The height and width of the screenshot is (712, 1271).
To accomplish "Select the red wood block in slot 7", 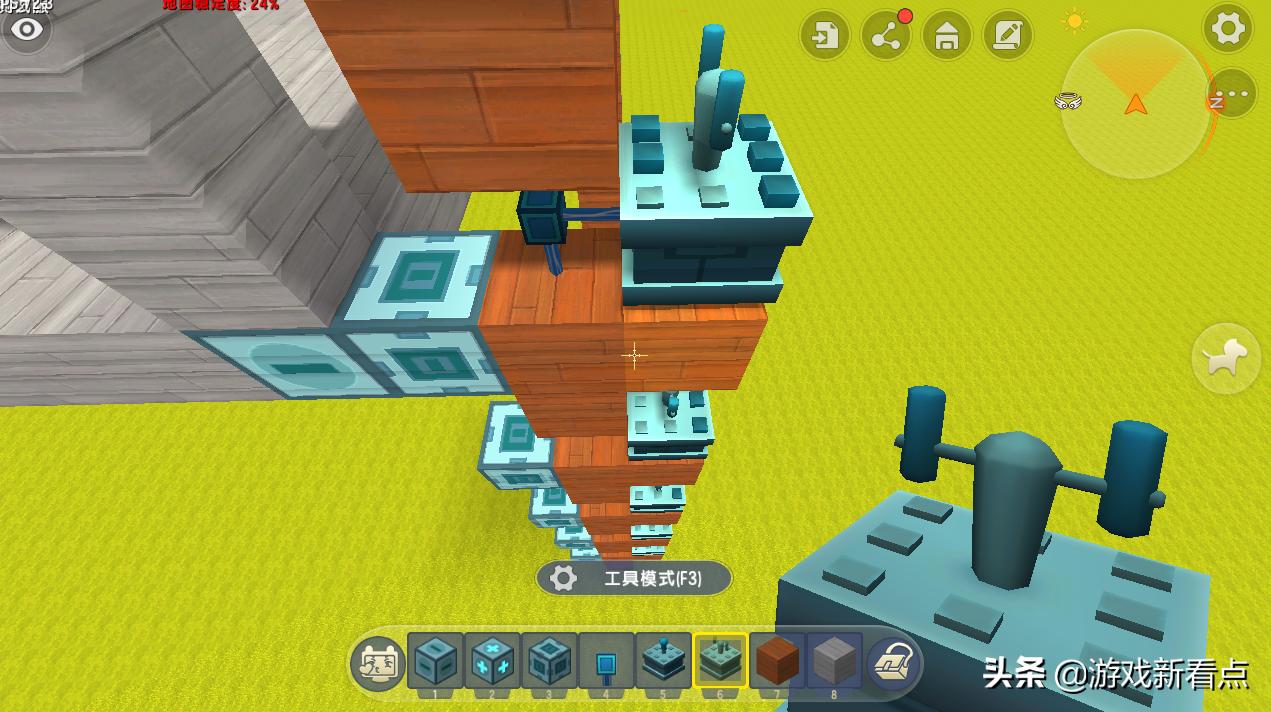I will [777, 660].
